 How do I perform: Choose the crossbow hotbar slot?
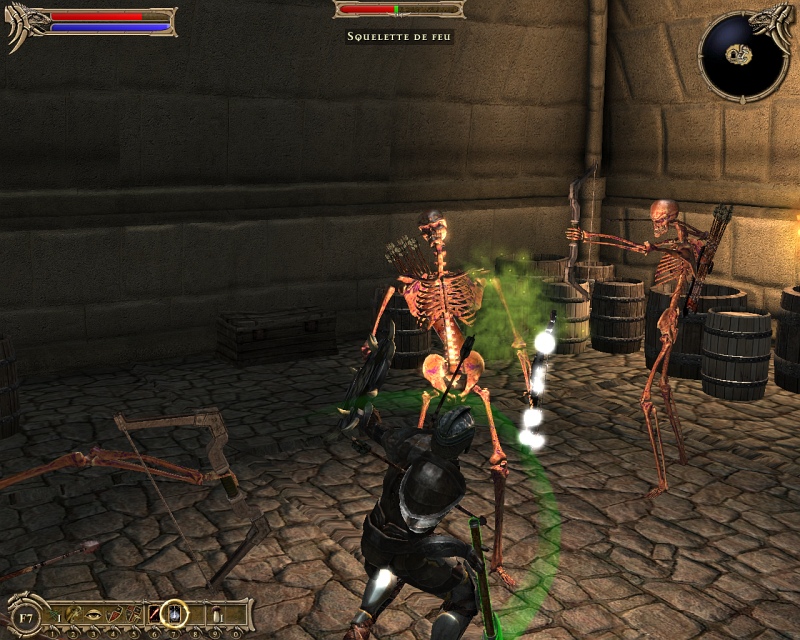click(73, 612)
